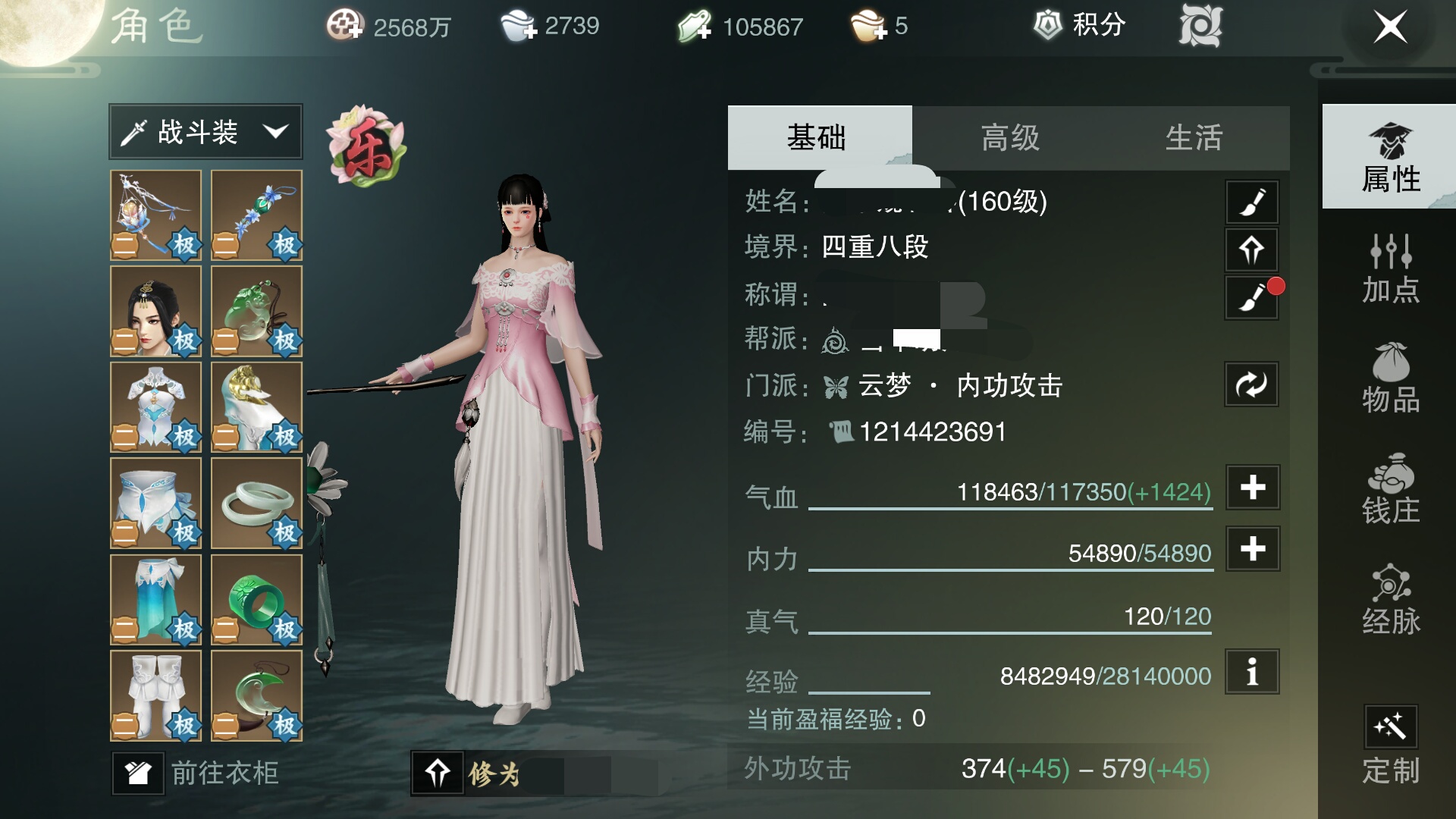Open the 战斗装 outfit dropdown
Image resolution: width=1456 pixels, height=819 pixels.
click(x=205, y=131)
